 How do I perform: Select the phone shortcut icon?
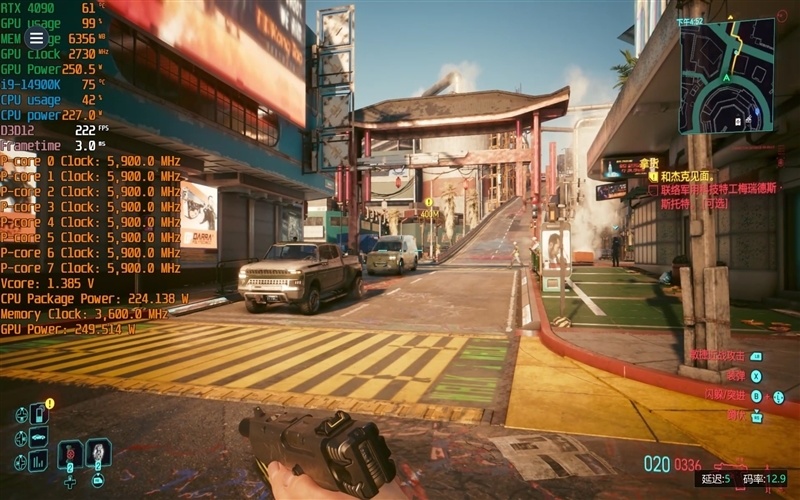(x=39, y=413)
